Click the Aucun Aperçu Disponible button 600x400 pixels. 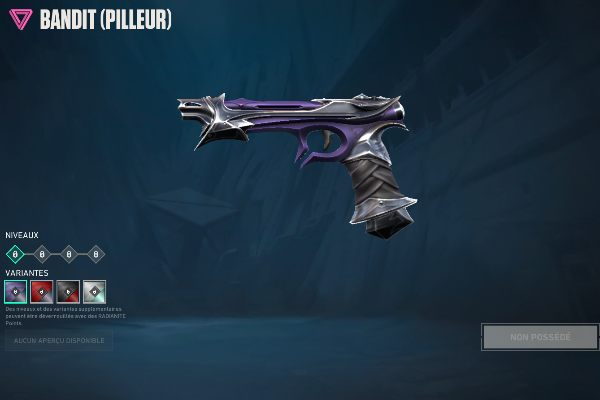(x=58, y=342)
